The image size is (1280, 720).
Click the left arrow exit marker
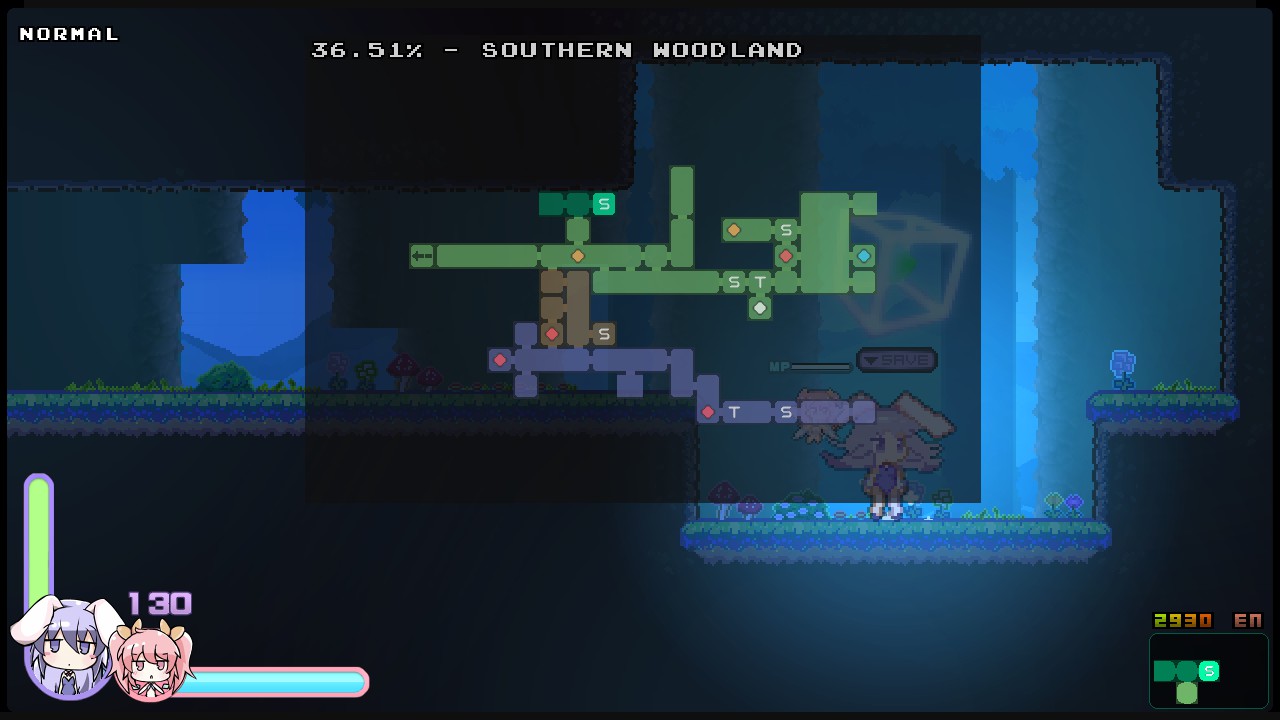(420, 255)
